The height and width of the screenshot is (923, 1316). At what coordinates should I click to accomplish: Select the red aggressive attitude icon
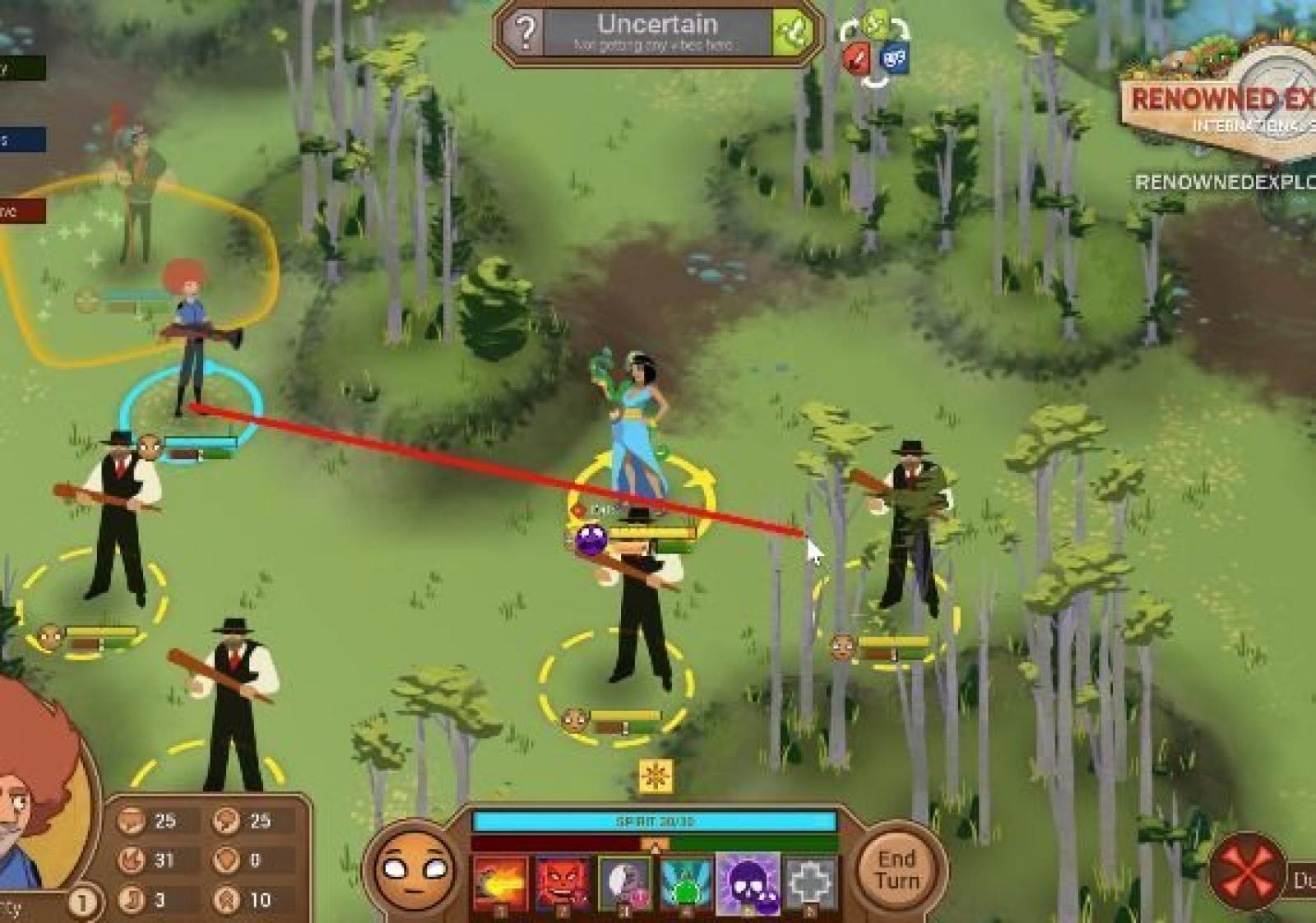click(x=857, y=58)
